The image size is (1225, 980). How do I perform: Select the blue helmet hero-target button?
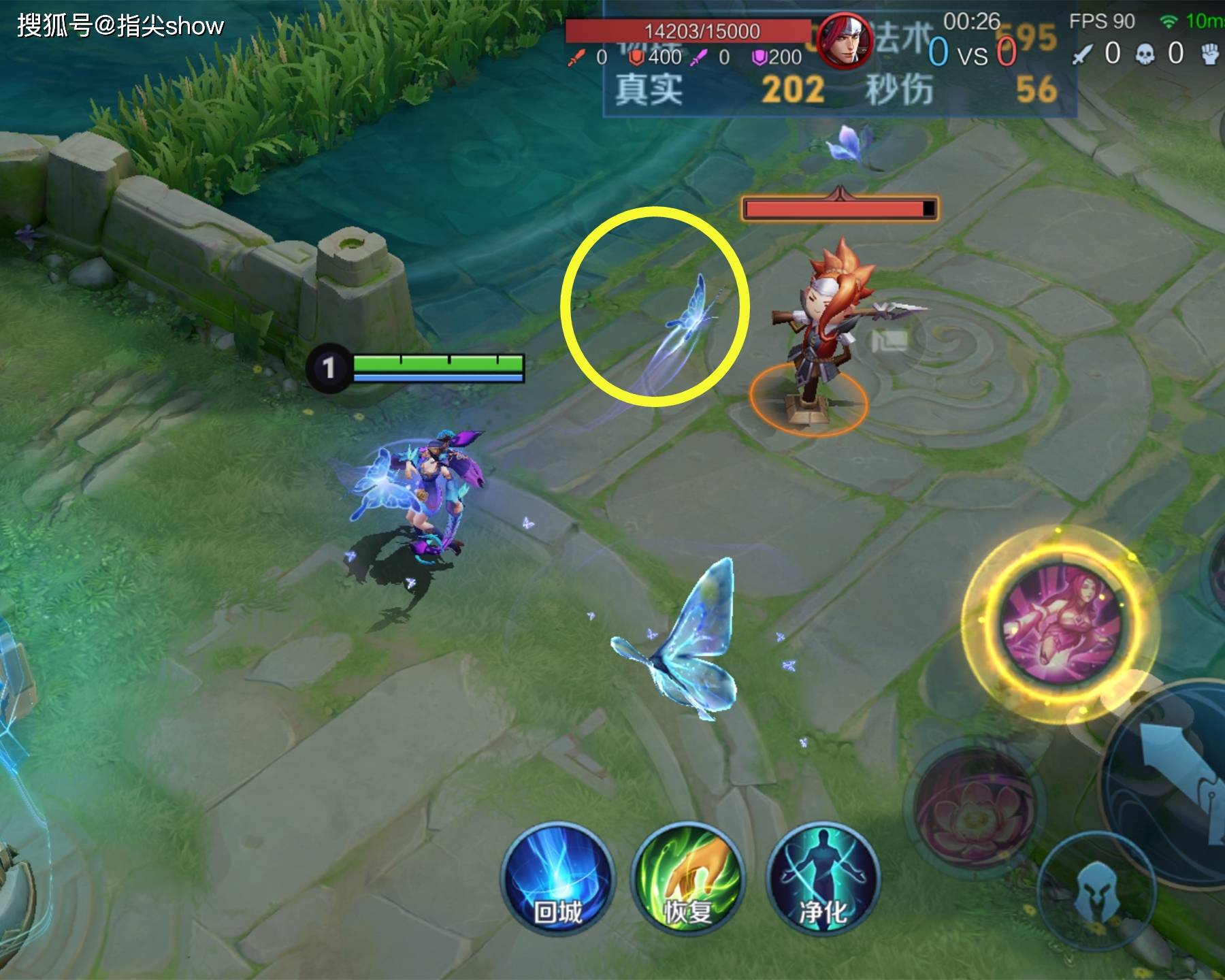(x=1097, y=892)
